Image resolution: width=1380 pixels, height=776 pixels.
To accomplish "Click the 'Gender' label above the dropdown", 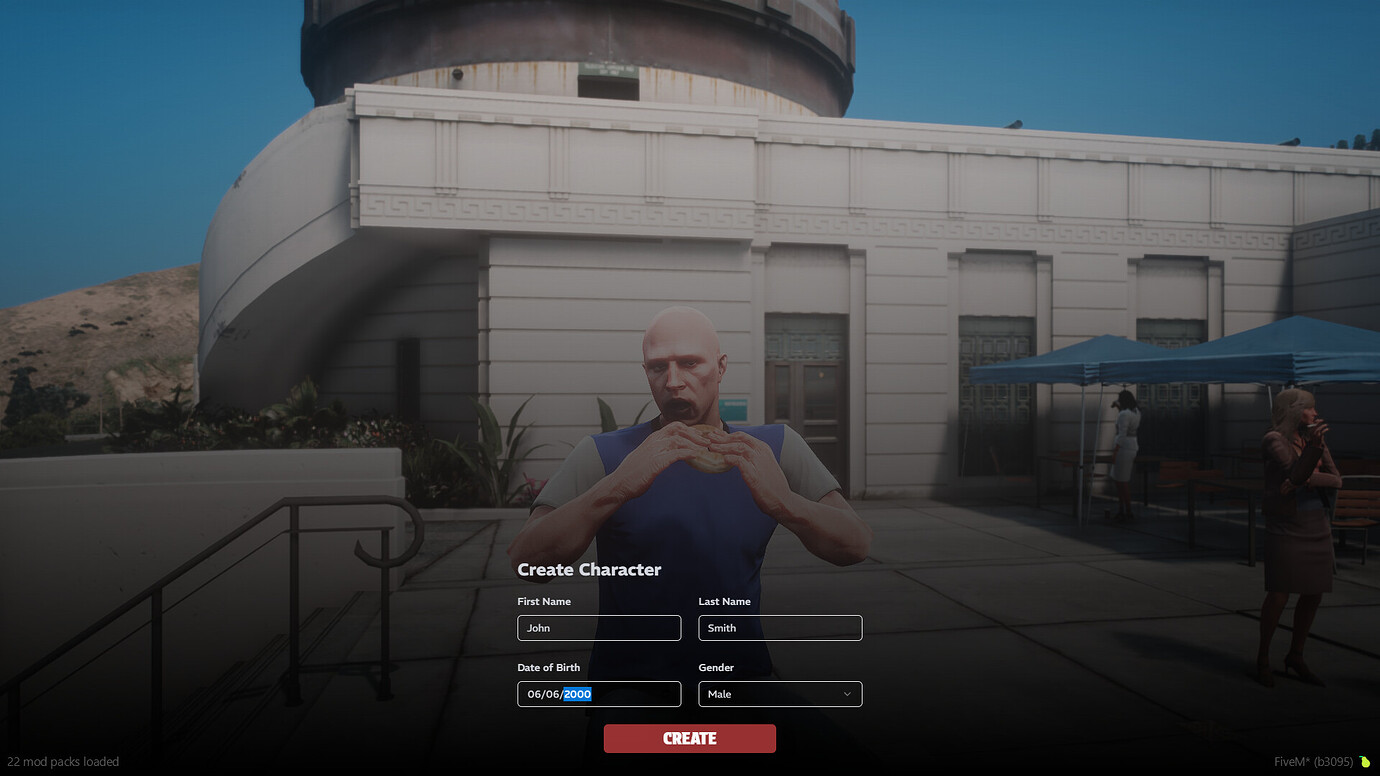I will 716,667.
